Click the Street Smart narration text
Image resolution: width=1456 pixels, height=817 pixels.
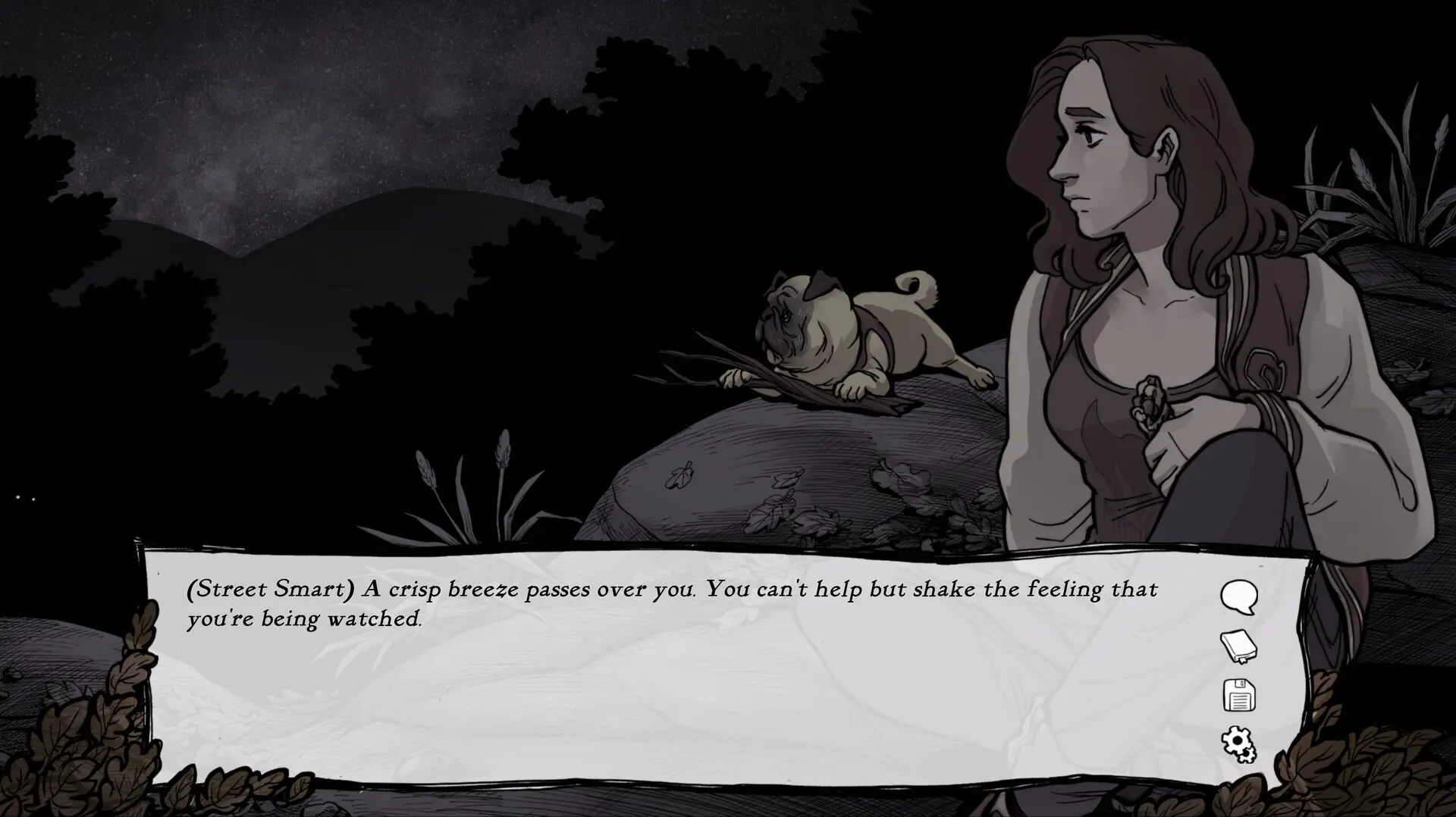[x=667, y=603]
